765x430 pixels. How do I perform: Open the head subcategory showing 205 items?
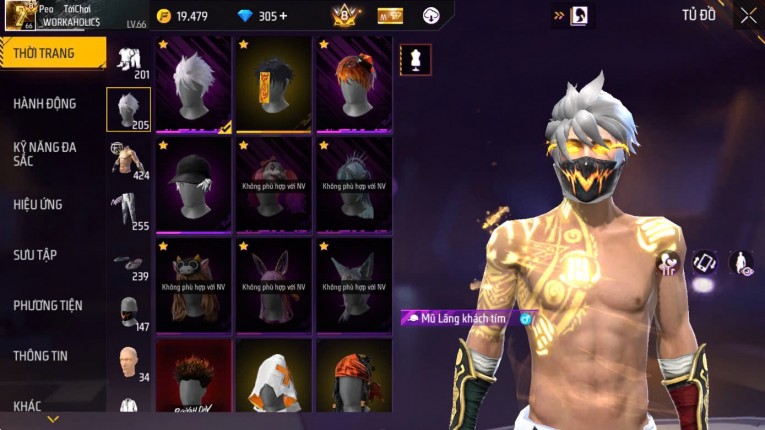coord(128,109)
